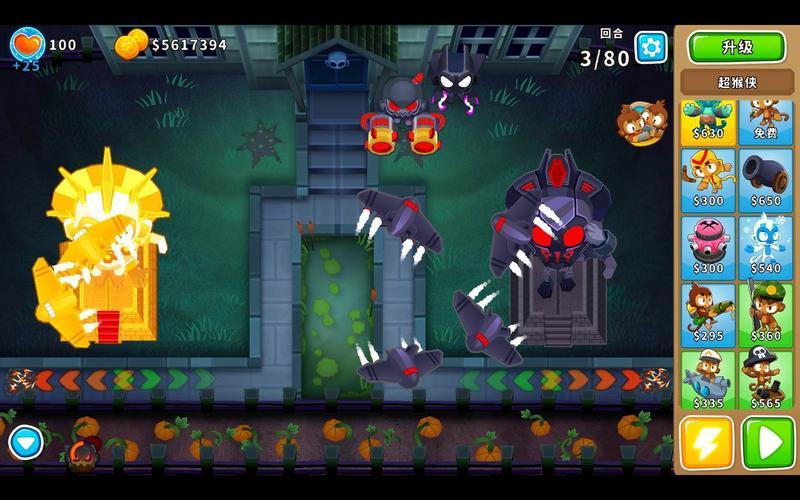
Task: Click the green 升级 upgrade button
Action: click(x=736, y=46)
